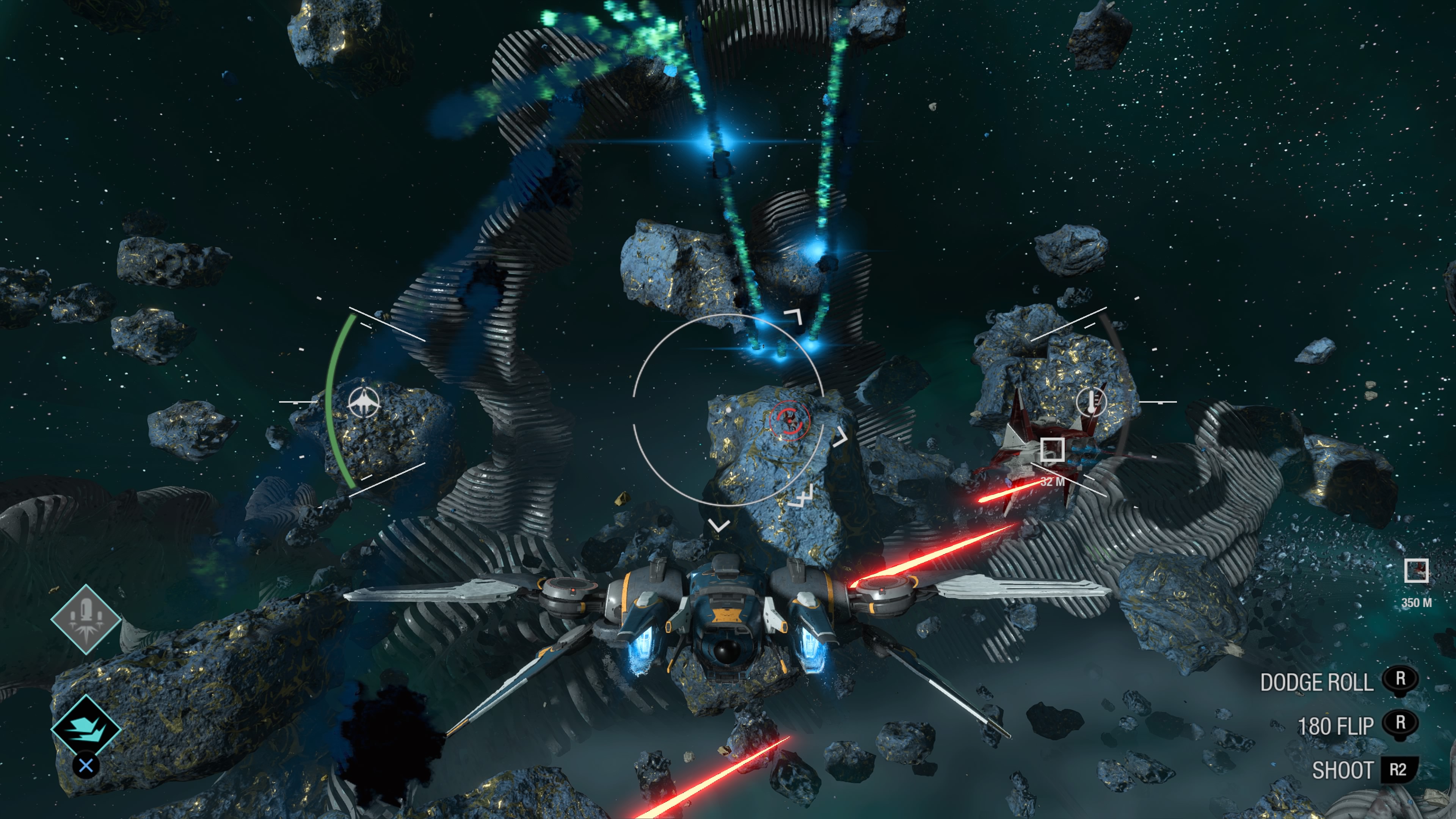1456x819 pixels.
Task: Activate the missile barrage ability diamond
Action: (86, 620)
